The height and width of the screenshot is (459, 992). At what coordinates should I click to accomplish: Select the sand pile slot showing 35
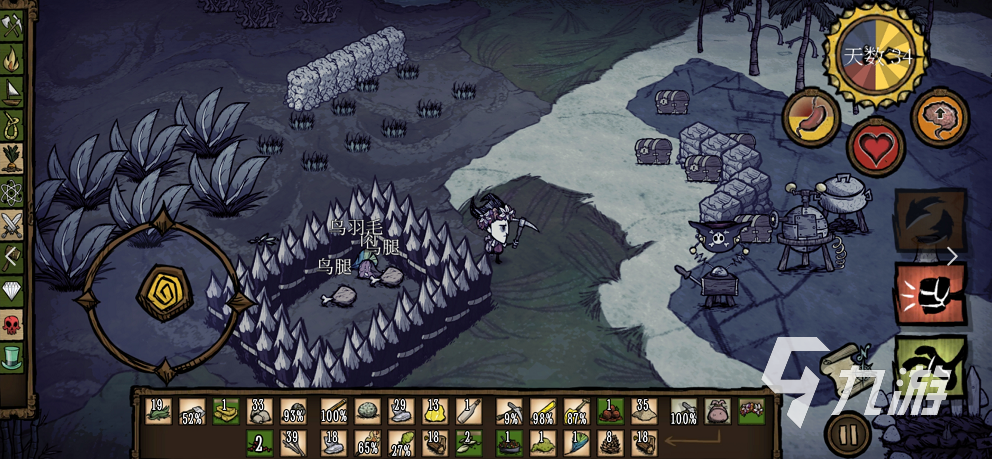645,411
